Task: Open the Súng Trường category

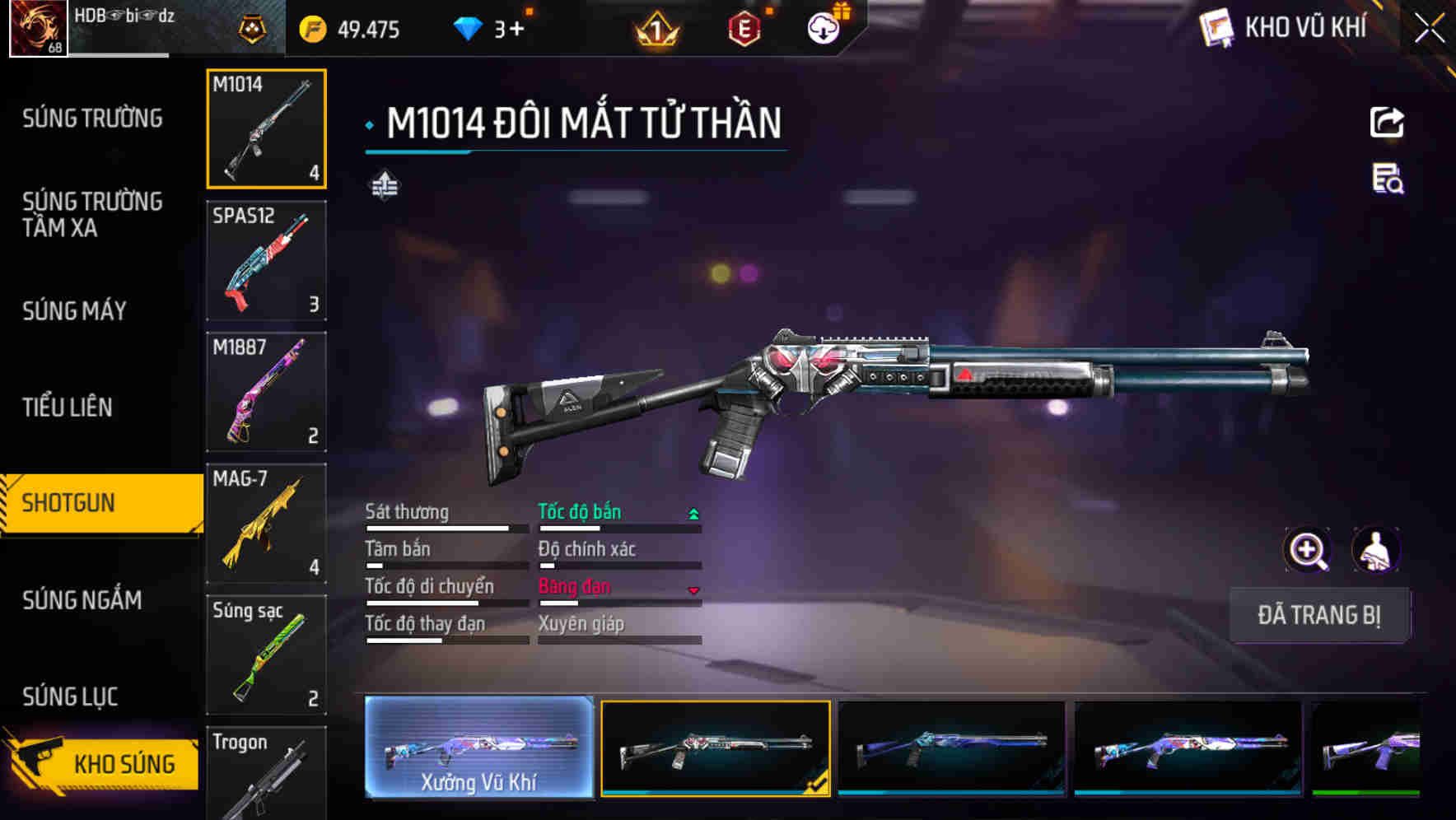Action: point(92,119)
